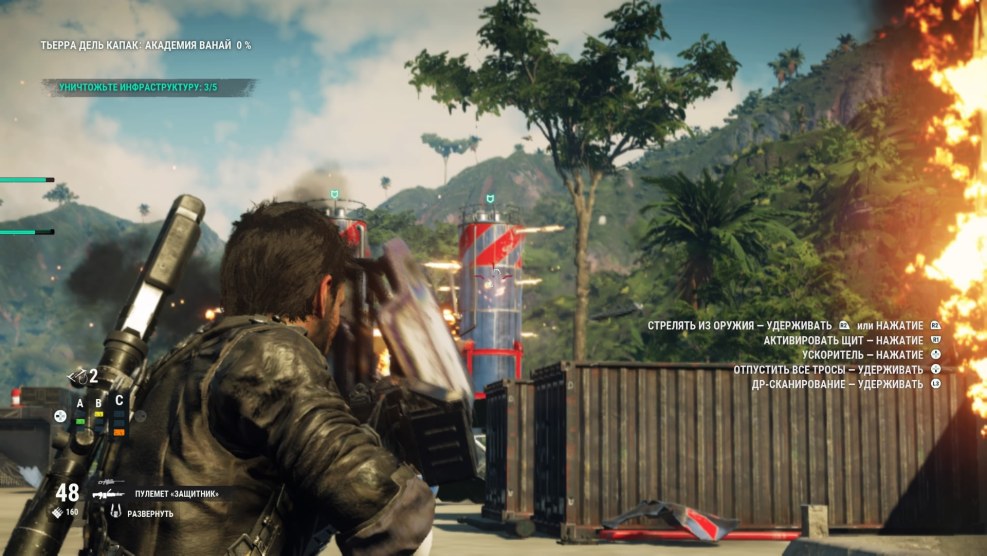This screenshot has height=556, width=987.
Task: Select grapple loadout A
Action: point(80,404)
